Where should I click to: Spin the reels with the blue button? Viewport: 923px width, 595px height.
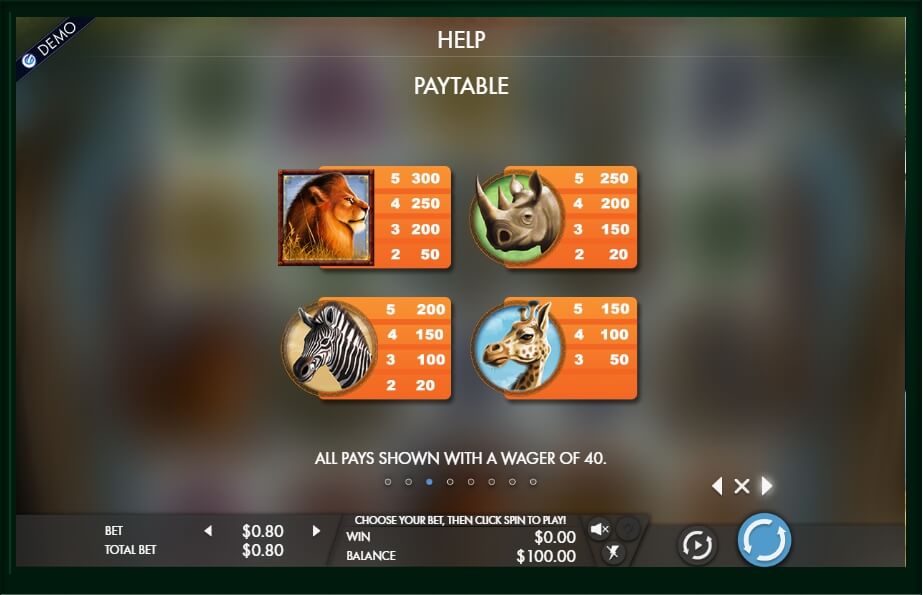(764, 541)
